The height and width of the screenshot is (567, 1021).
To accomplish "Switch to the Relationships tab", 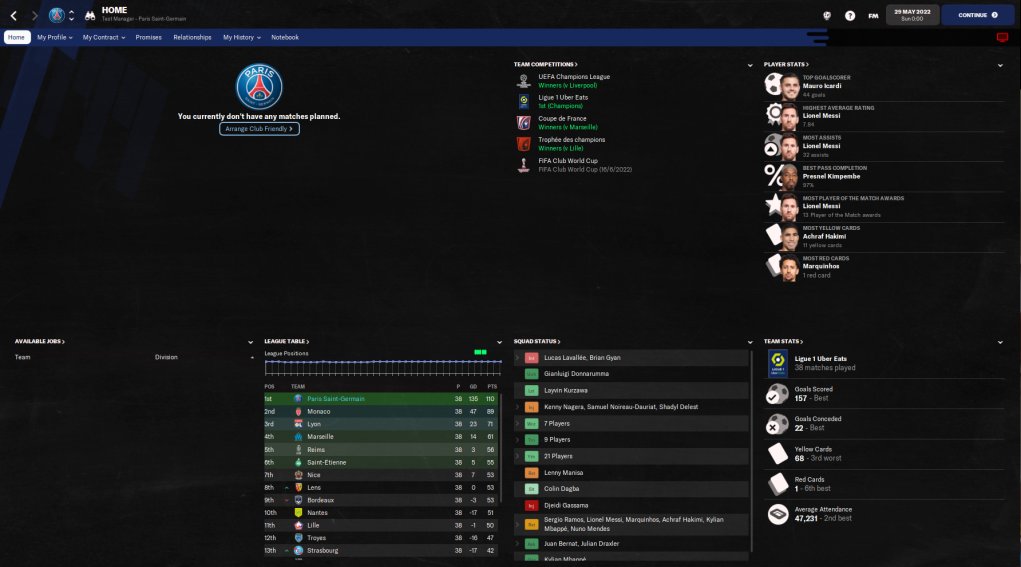I will [x=192, y=37].
